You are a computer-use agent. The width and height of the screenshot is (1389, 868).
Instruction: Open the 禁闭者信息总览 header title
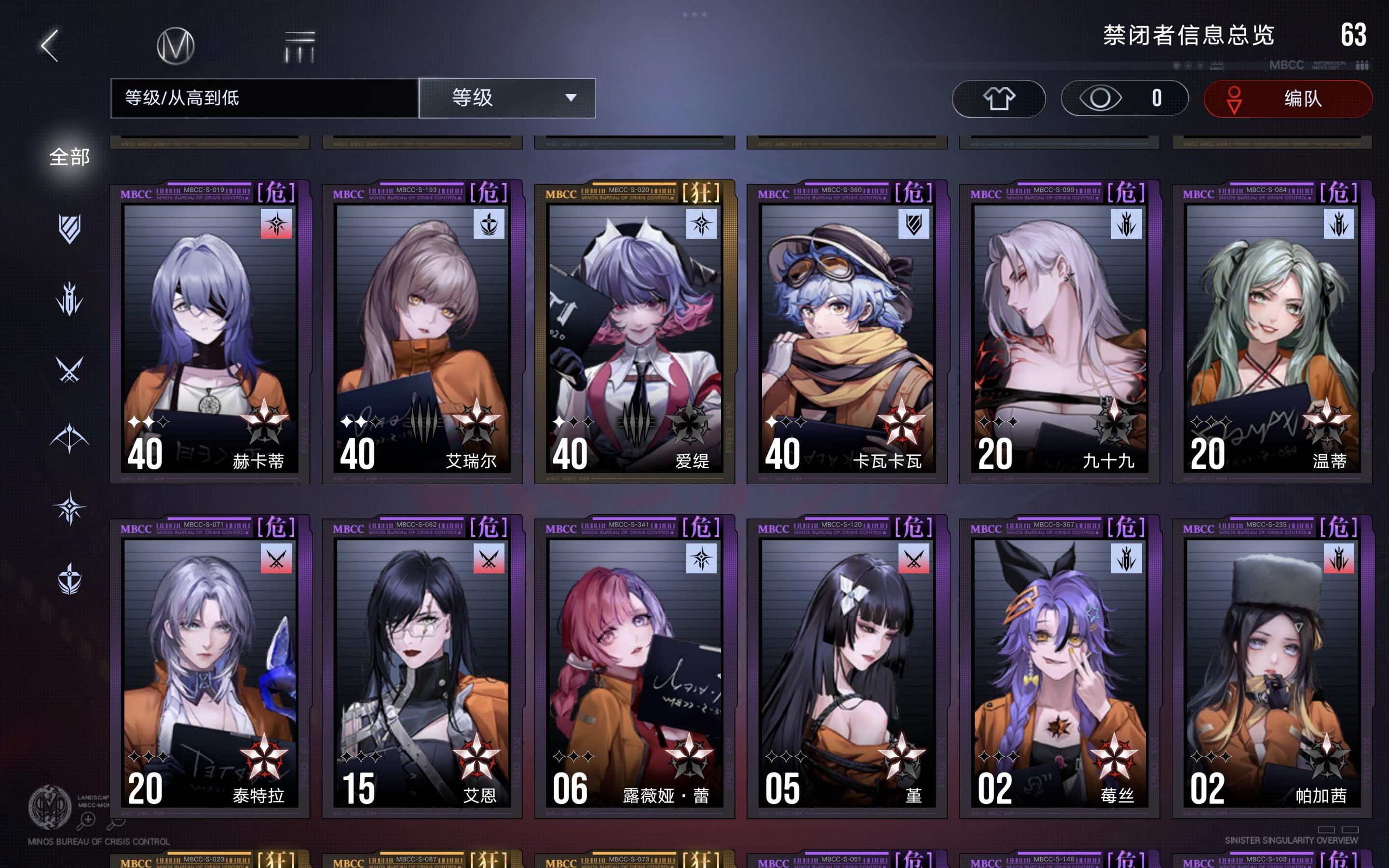[x=1194, y=36]
